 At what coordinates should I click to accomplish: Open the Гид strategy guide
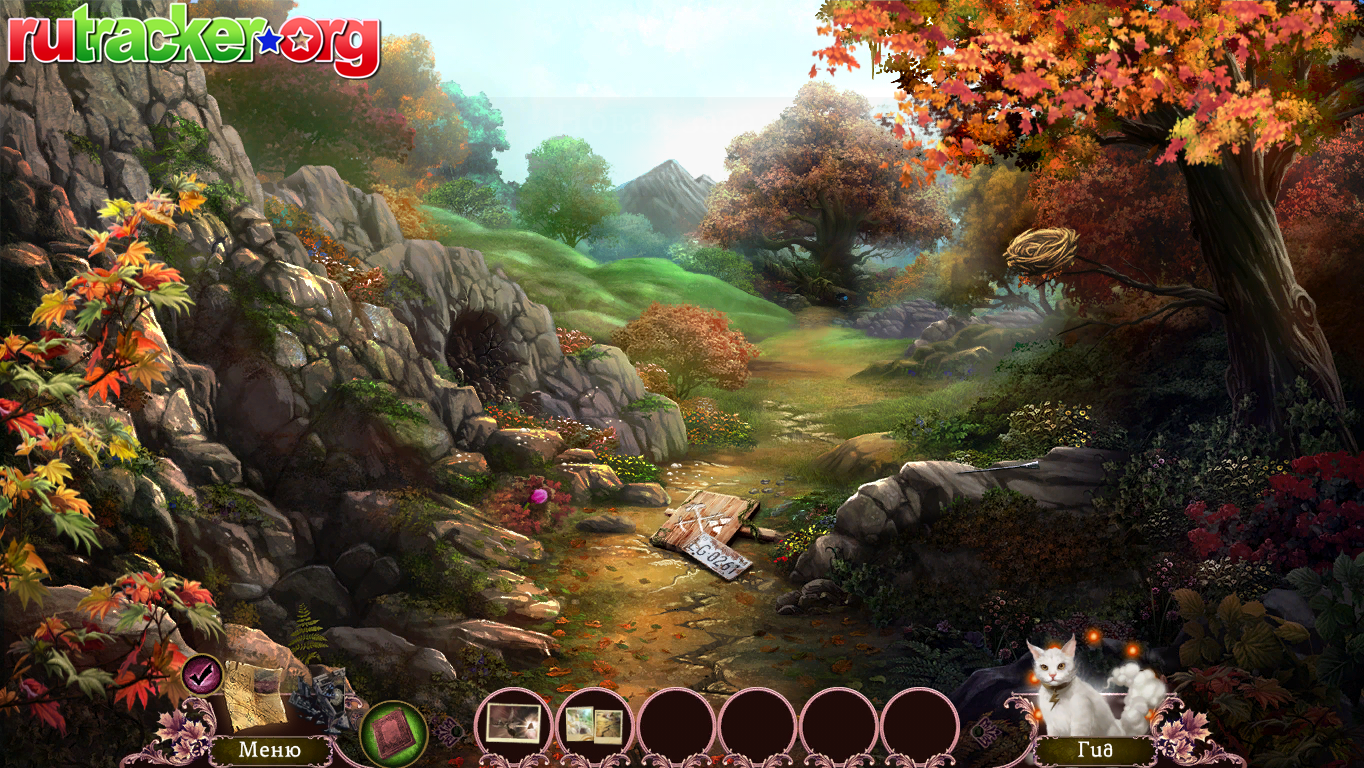[x=1094, y=750]
